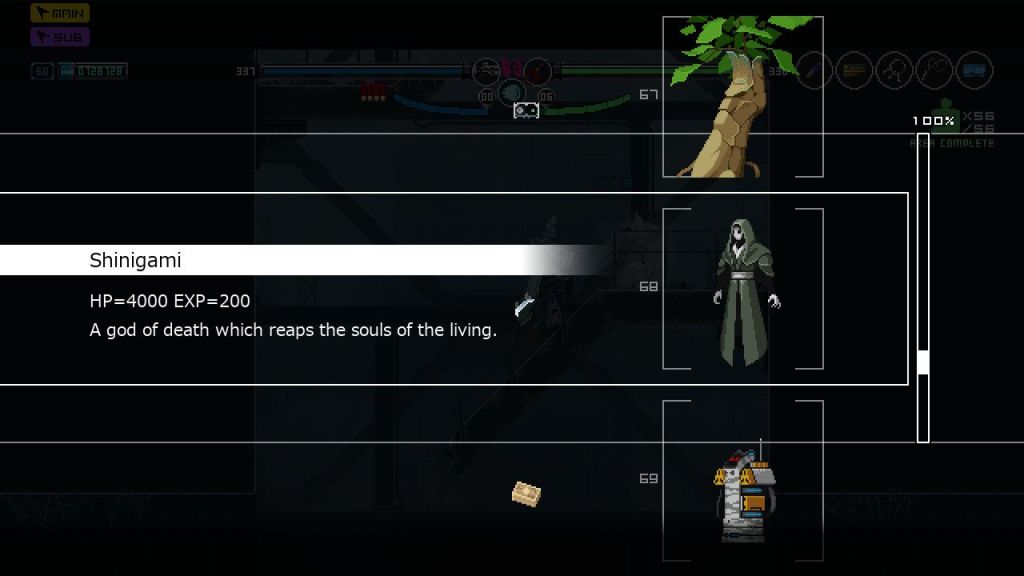The width and height of the screenshot is (1024, 576).
Task: Select the Shinigami bestiary portrait
Action: 743,288
